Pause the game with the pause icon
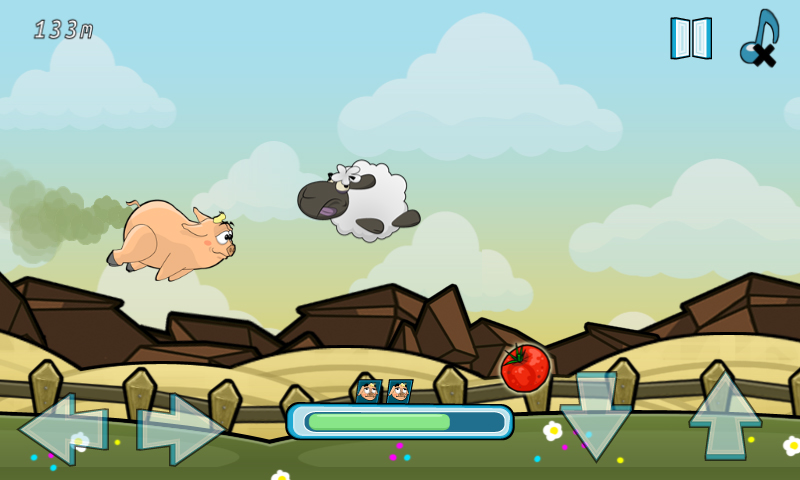 click(690, 38)
